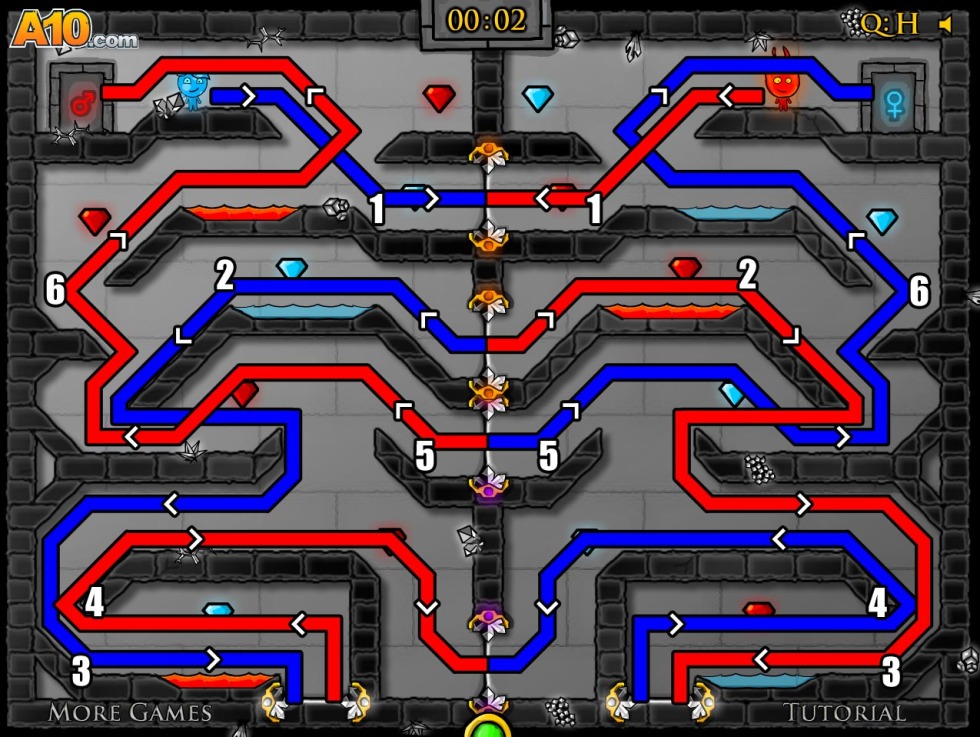Show the Tutorial

[844, 712]
